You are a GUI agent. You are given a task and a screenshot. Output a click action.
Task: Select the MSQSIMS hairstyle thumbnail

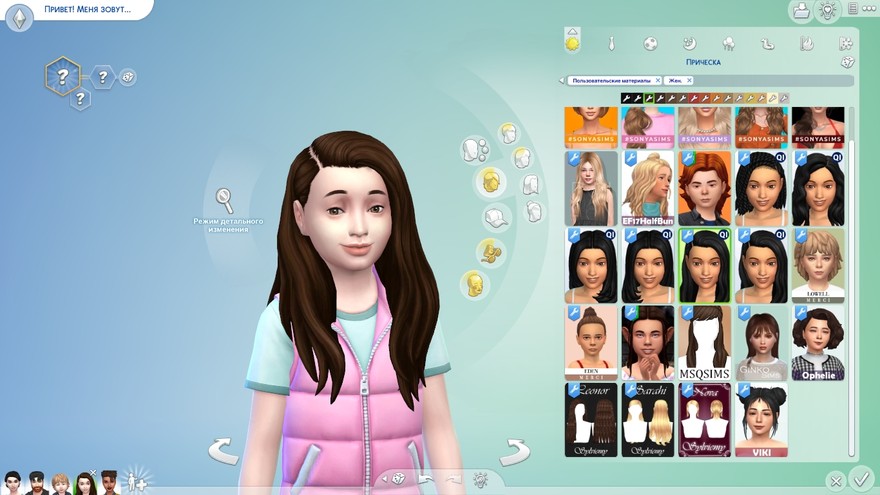pos(704,342)
